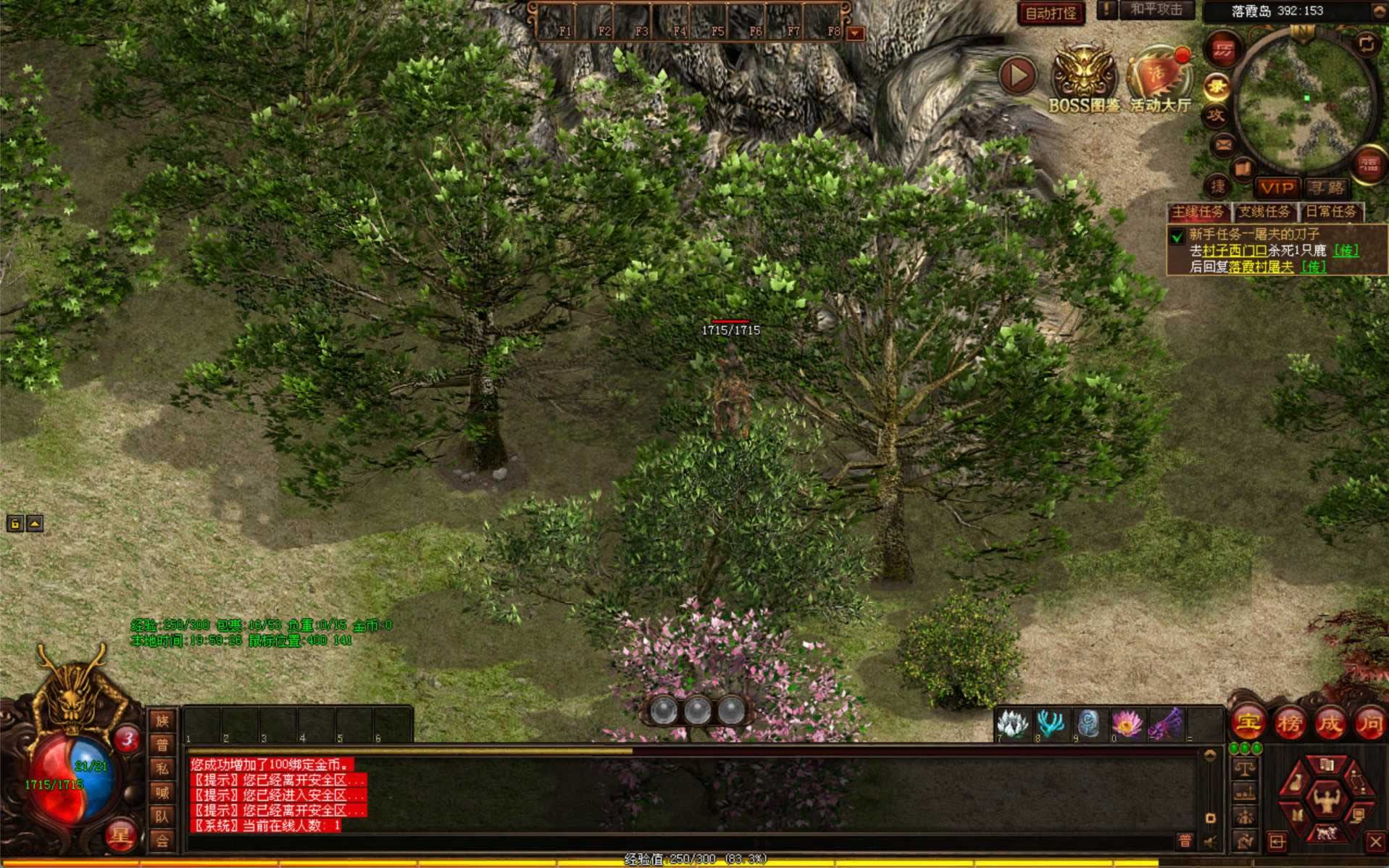The height and width of the screenshot is (868, 1389).
Task: Click the red 星 star orb button
Action: (x=120, y=836)
